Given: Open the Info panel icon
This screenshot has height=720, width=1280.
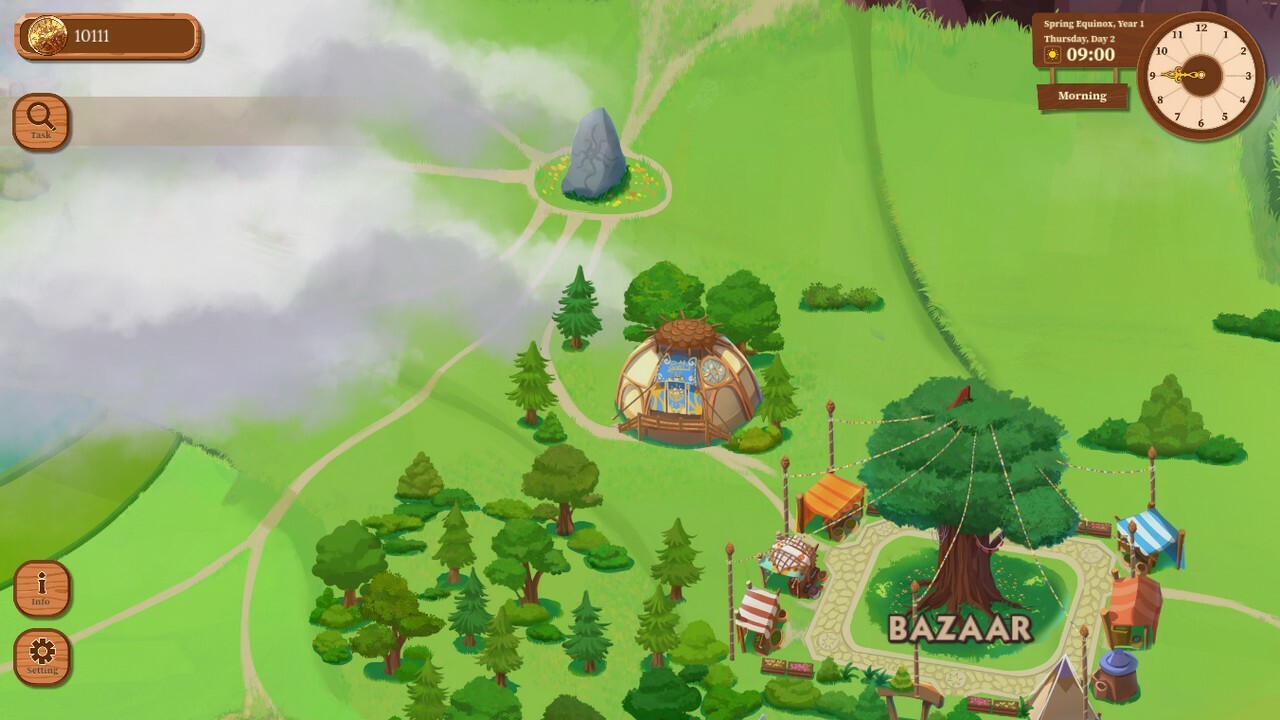Looking at the screenshot, I should click(x=40, y=590).
